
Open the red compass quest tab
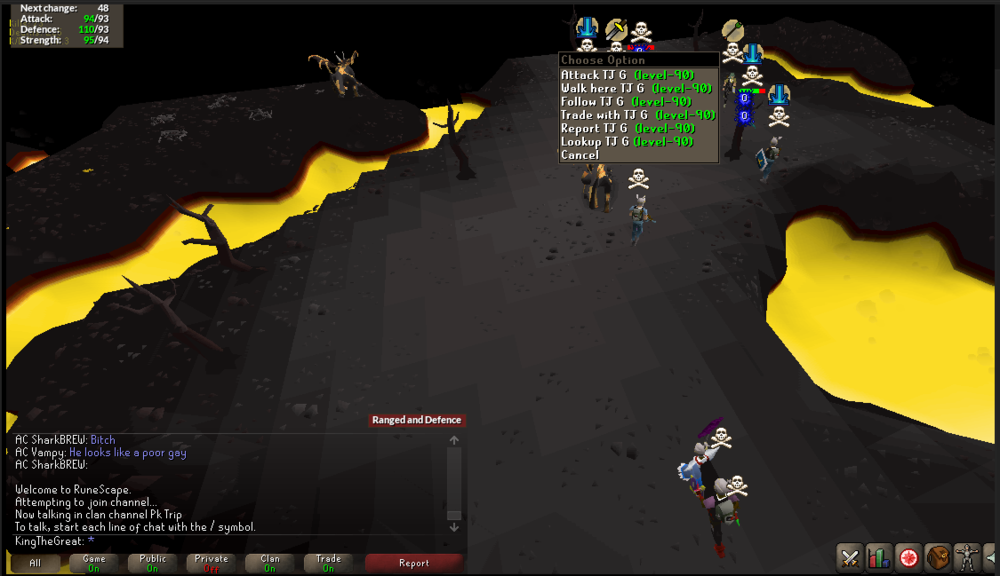click(908, 556)
